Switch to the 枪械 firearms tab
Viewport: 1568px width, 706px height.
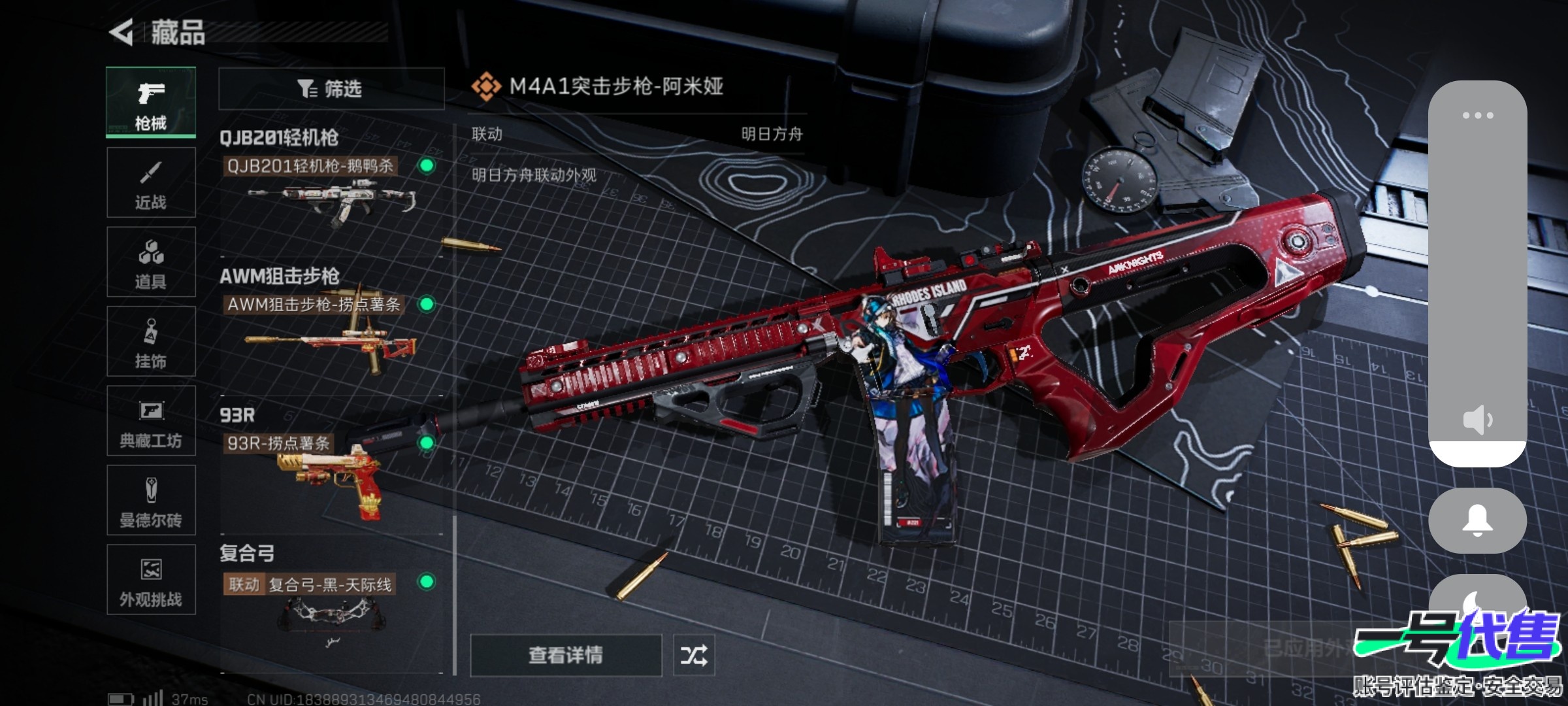(x=151, y=103)
